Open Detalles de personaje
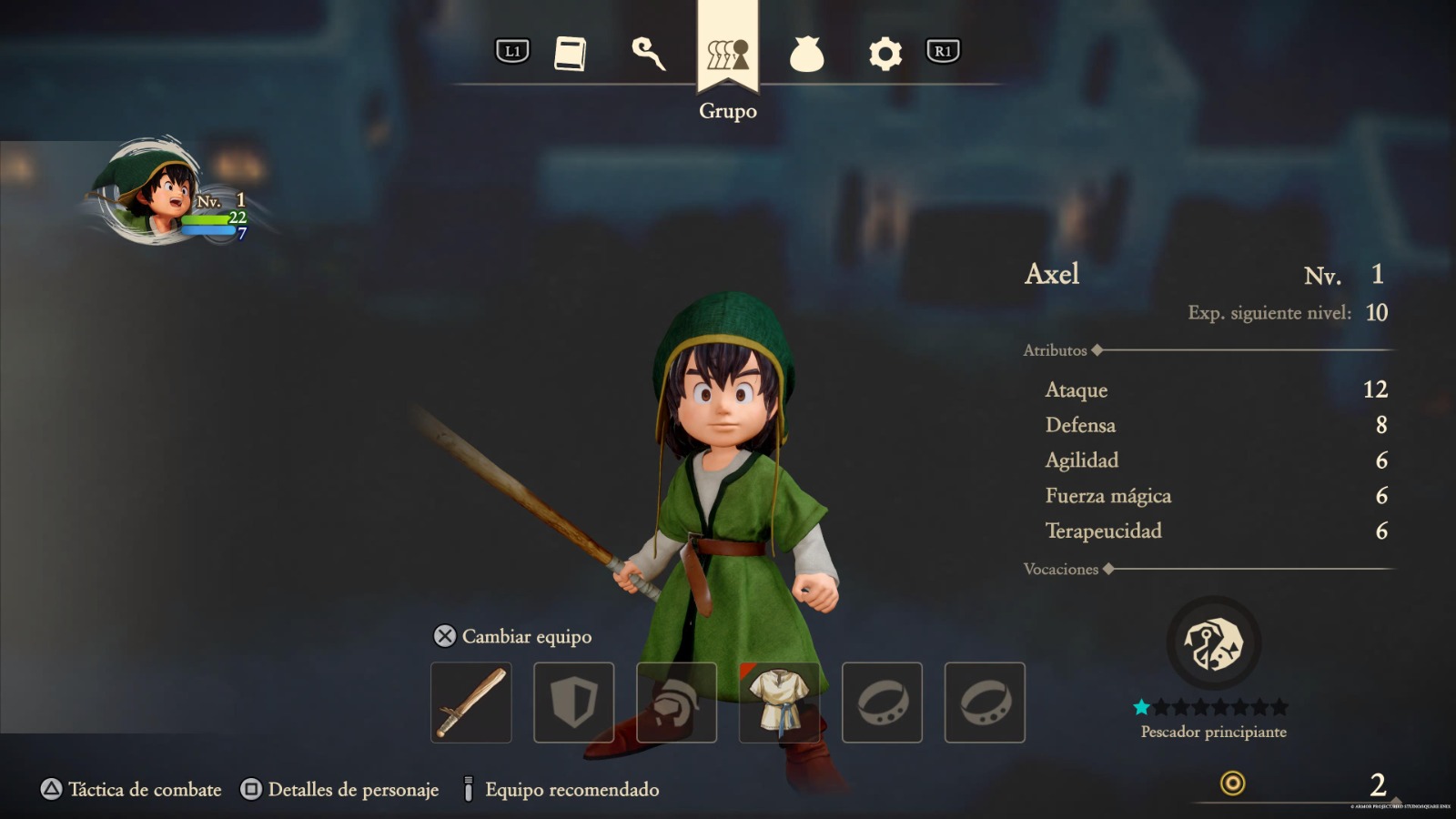Viewport: 1456px width, 819px height. (x=337, y=789)
